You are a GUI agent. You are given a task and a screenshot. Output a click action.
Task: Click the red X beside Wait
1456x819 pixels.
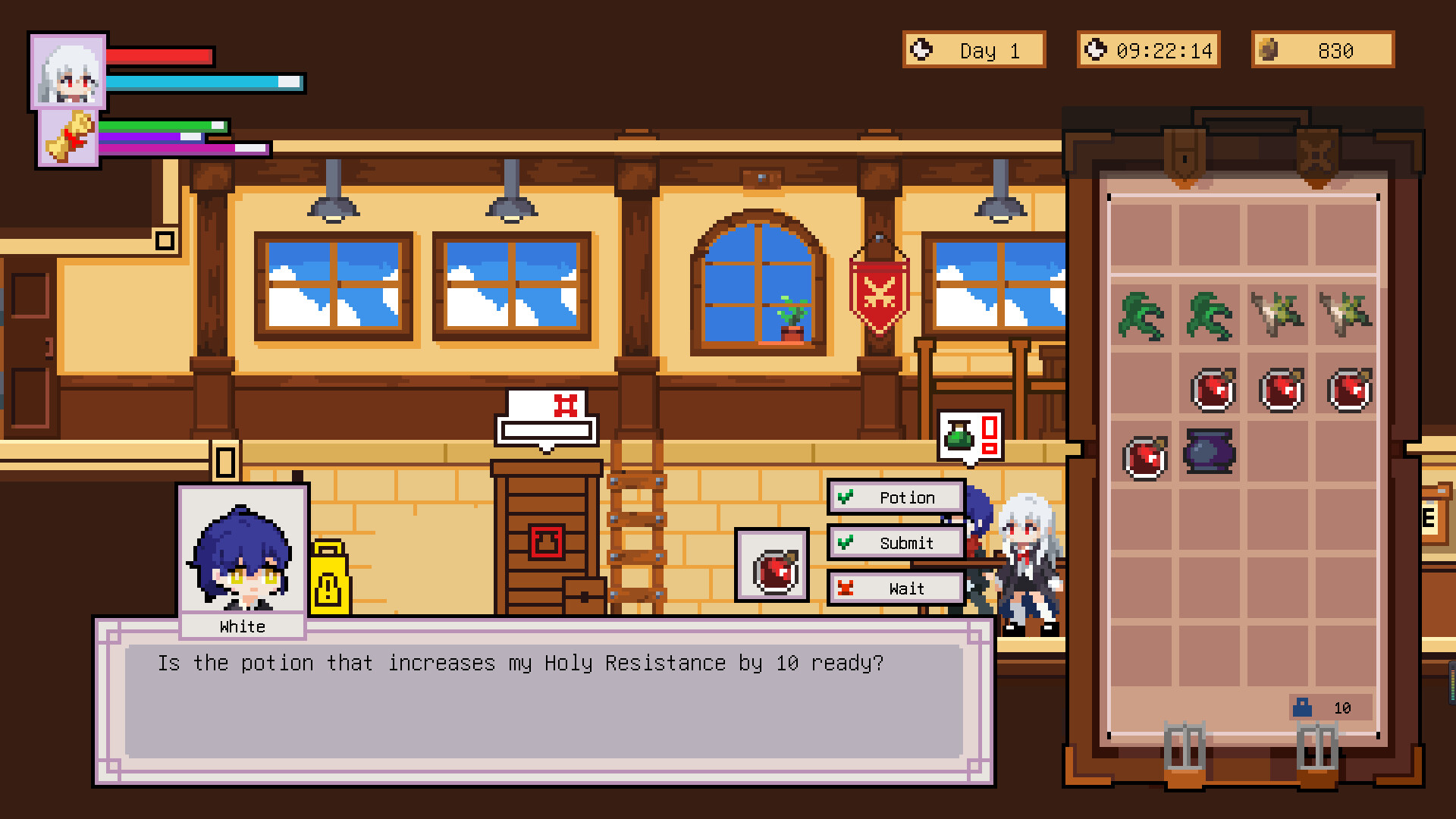[x=846, y=588]
